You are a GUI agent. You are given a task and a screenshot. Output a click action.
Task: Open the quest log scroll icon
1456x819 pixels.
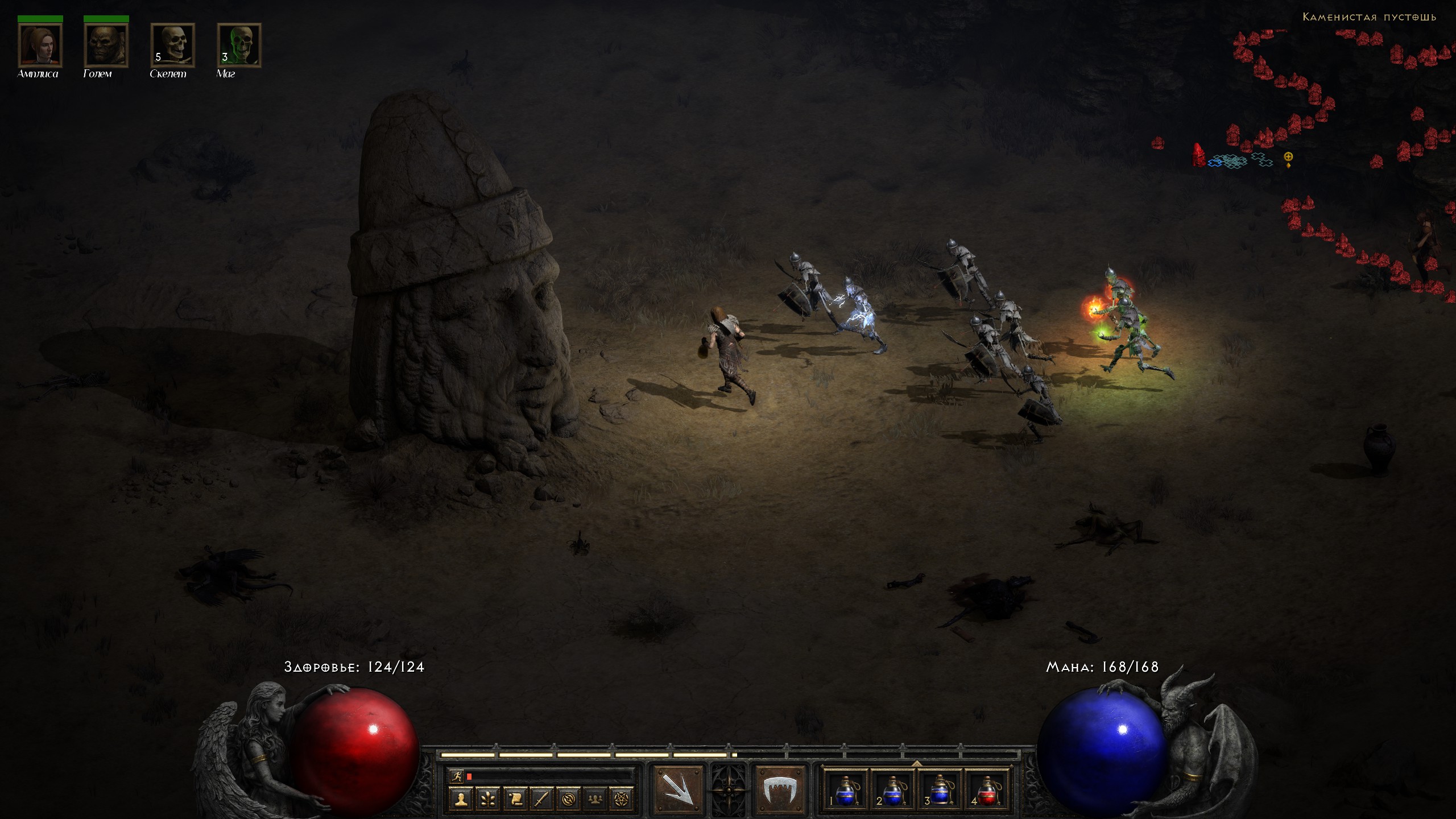[x=515, y=799]
